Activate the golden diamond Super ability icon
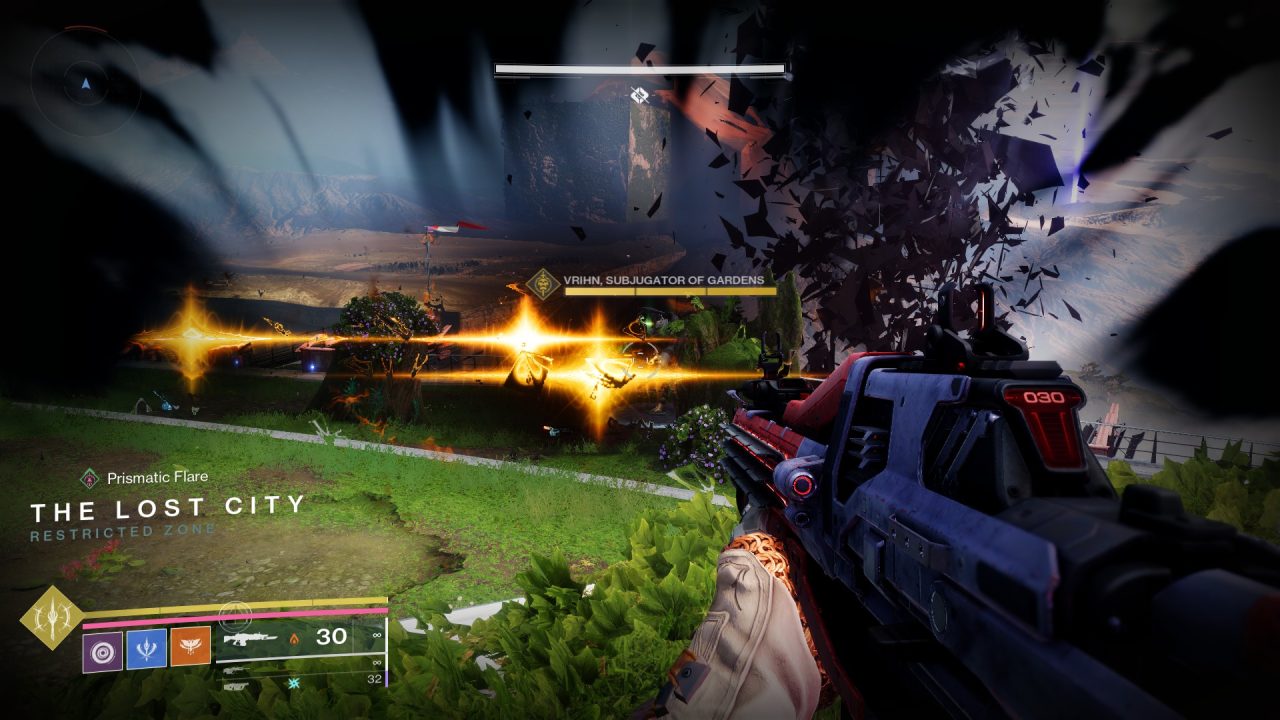Image resolution: width=1280 pixels, height=720 pixels. tap(52, 617)
